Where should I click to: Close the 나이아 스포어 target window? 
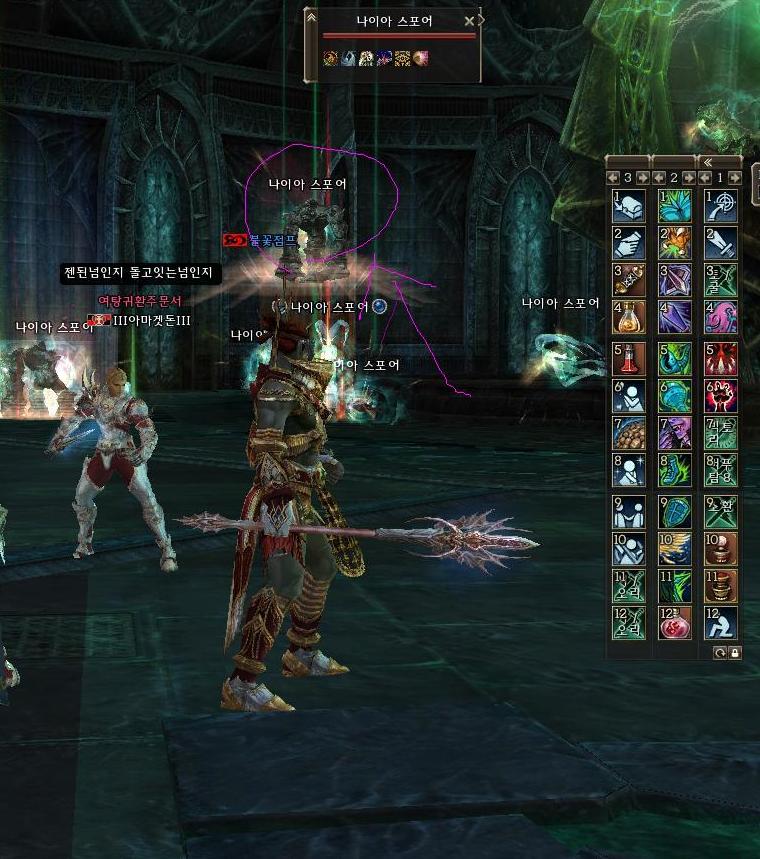tap(469, 20)
